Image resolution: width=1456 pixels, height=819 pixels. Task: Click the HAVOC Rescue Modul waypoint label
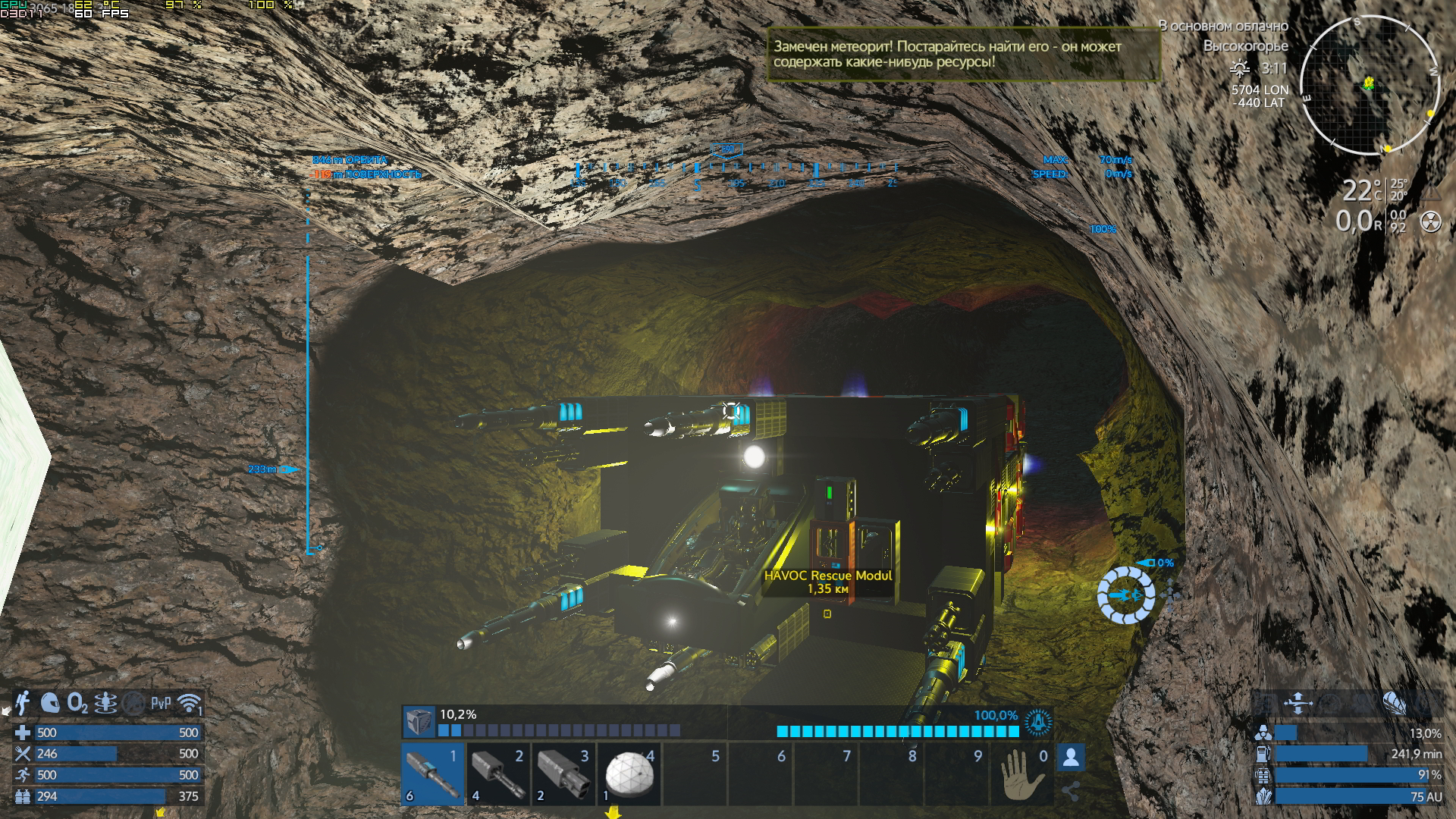pos(827,582)
